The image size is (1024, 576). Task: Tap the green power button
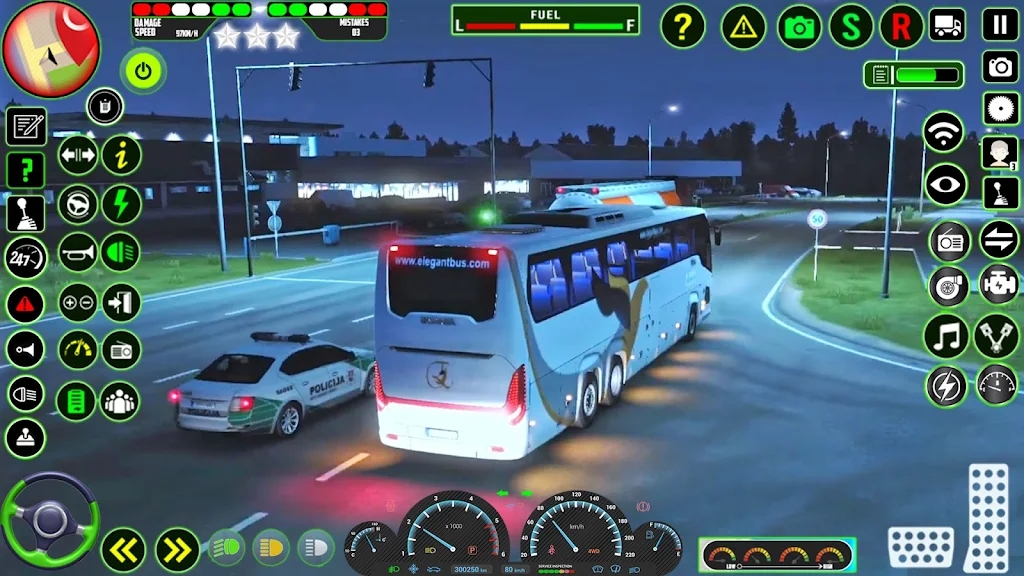[x=143, y=71]
